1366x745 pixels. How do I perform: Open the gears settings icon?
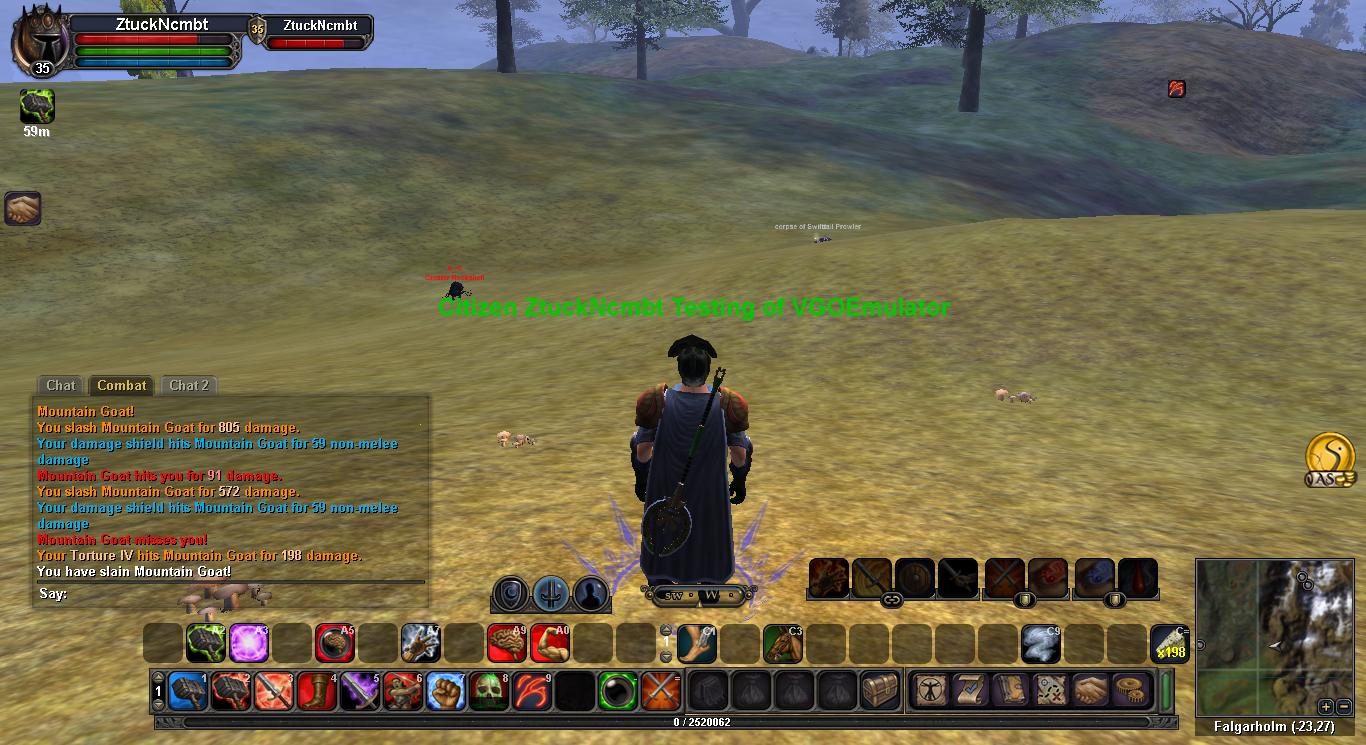tap(1130, 690)
